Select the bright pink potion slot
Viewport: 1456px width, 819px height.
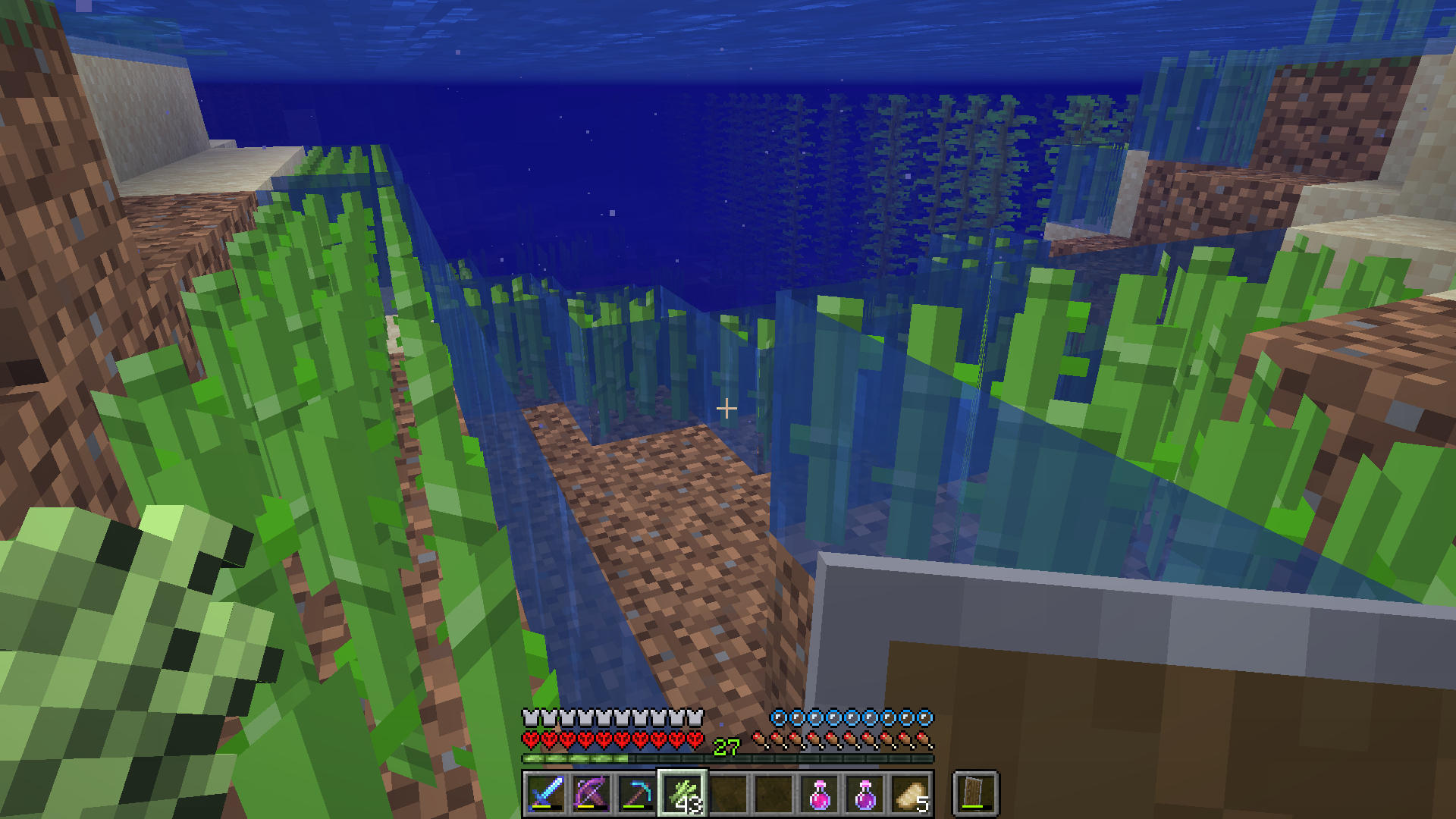coord(820,794)
